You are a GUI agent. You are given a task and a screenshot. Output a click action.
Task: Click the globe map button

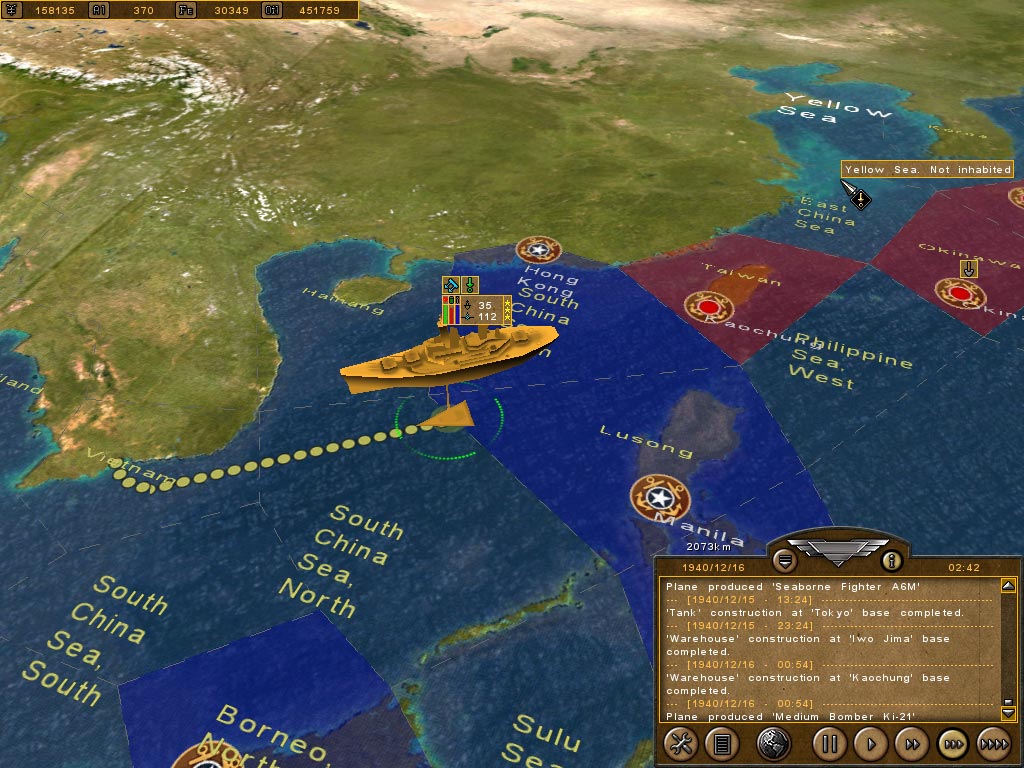pos(774,743)
